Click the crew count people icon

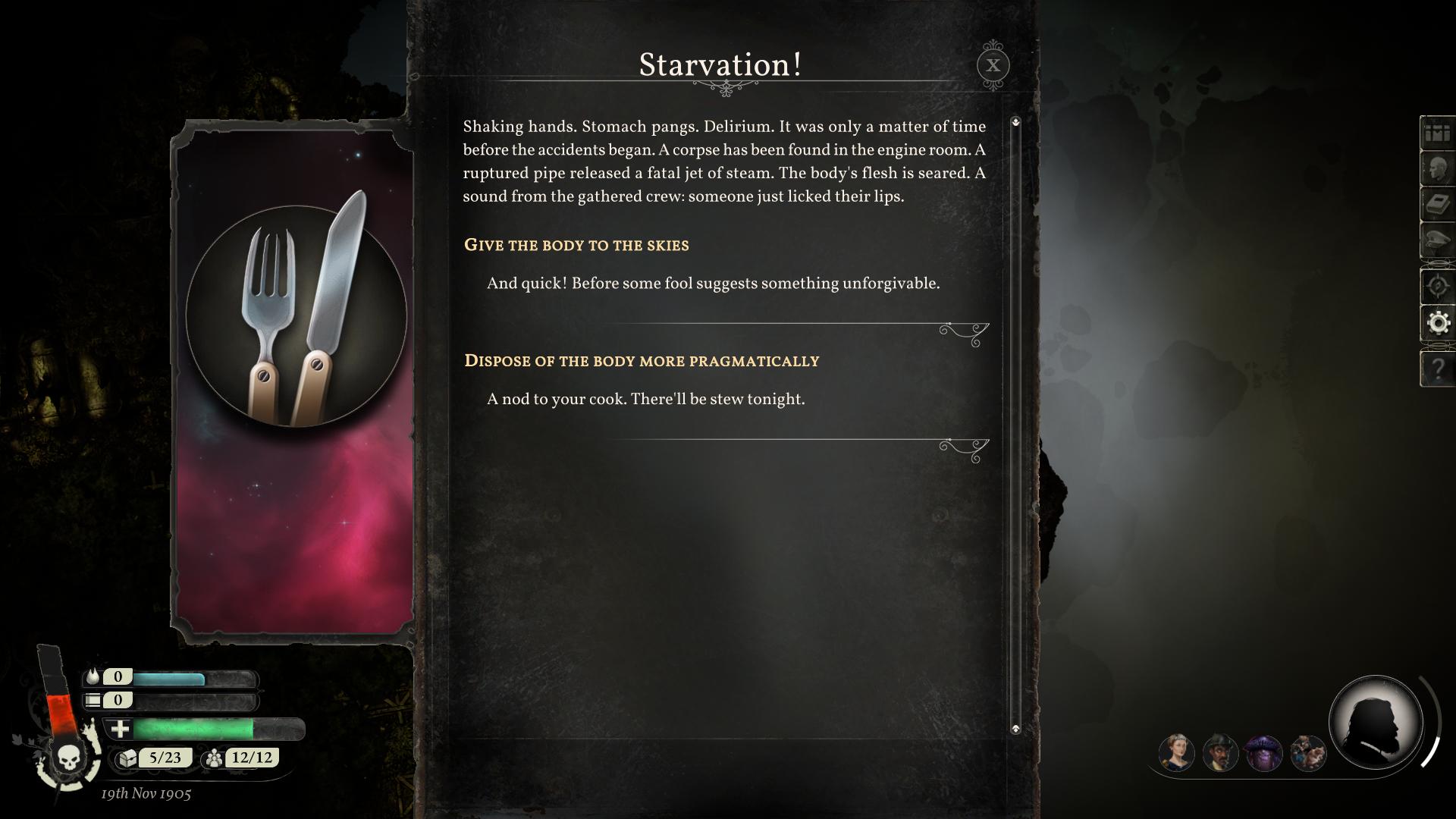tap(215, 758)
